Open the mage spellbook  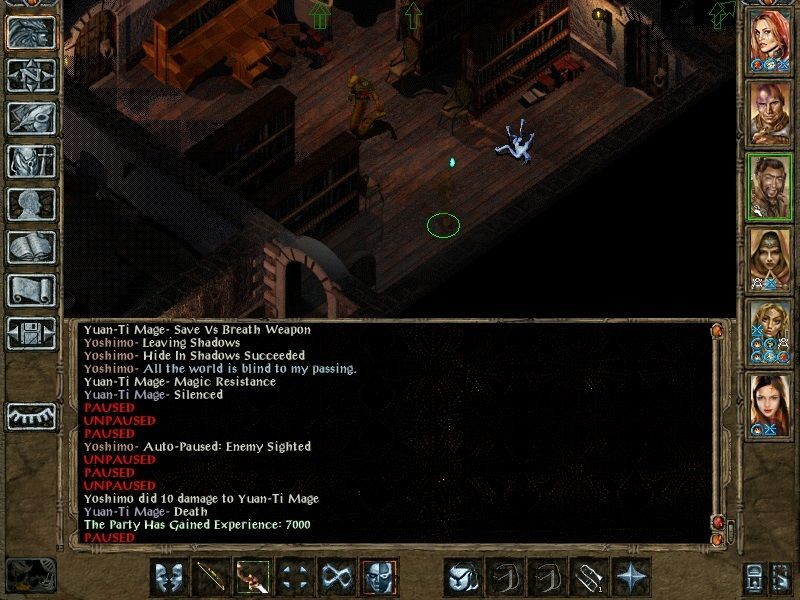click(x=31, y=247)
